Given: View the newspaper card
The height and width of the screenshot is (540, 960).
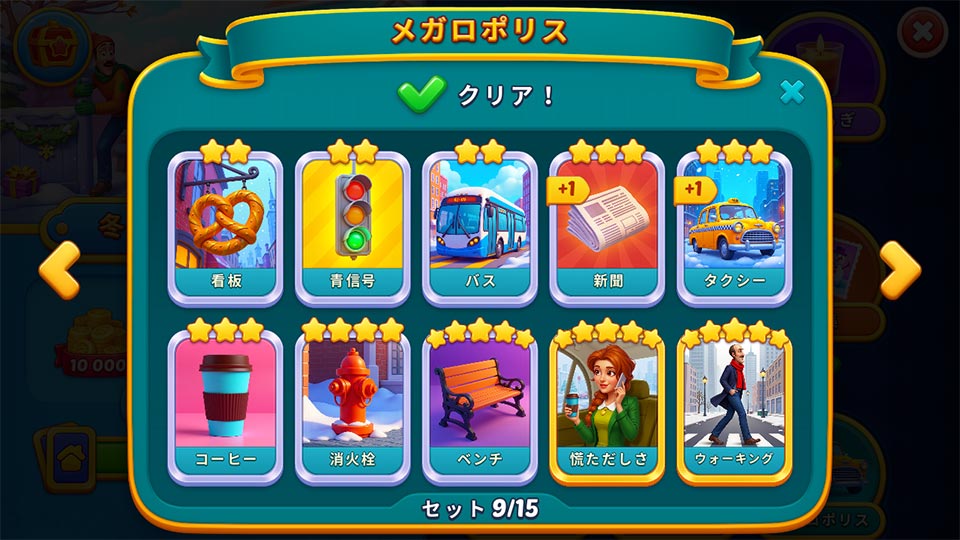Looking at the screenshot, I should [607, 226].
